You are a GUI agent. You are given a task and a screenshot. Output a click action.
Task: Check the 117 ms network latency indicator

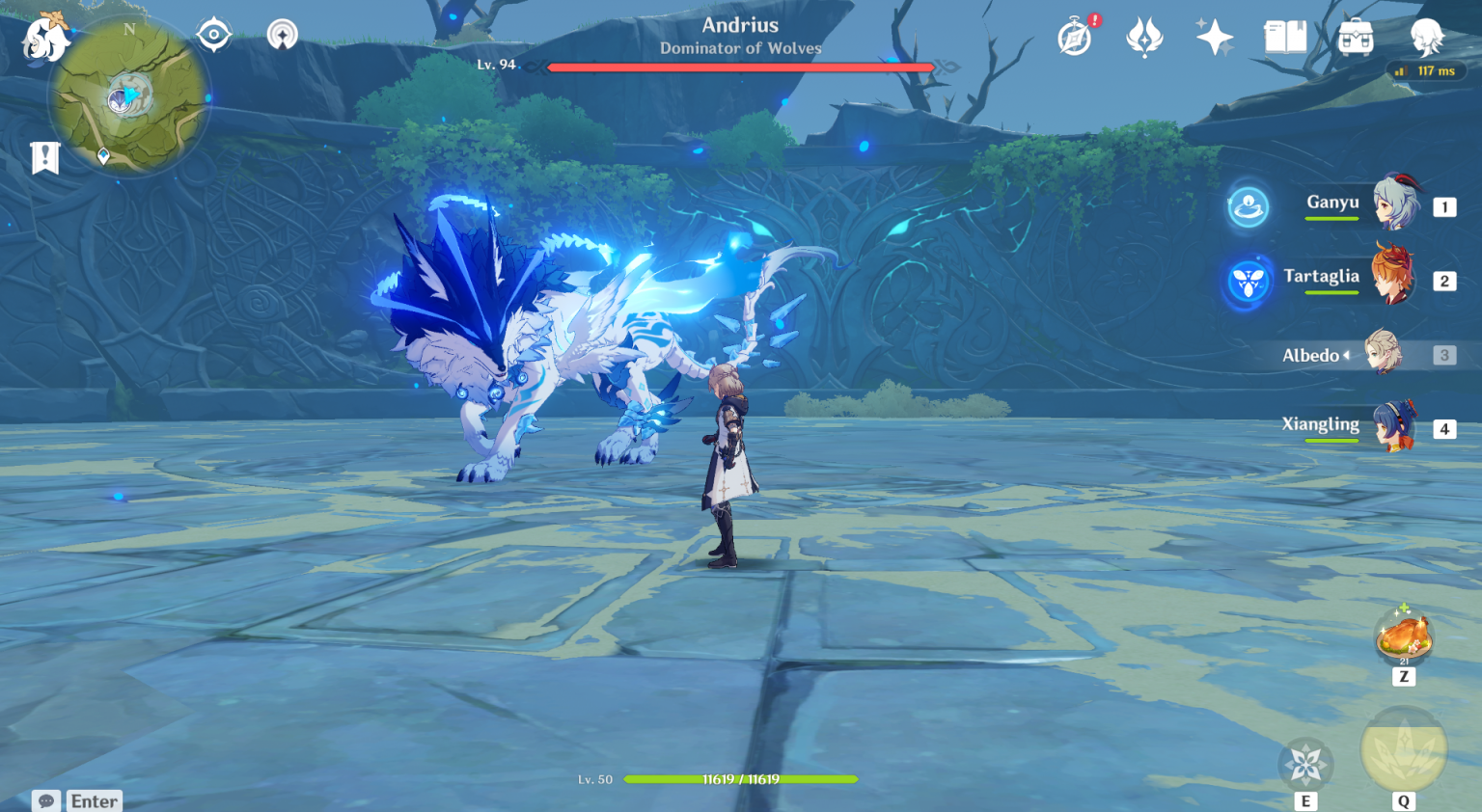tap(1427, 69)
